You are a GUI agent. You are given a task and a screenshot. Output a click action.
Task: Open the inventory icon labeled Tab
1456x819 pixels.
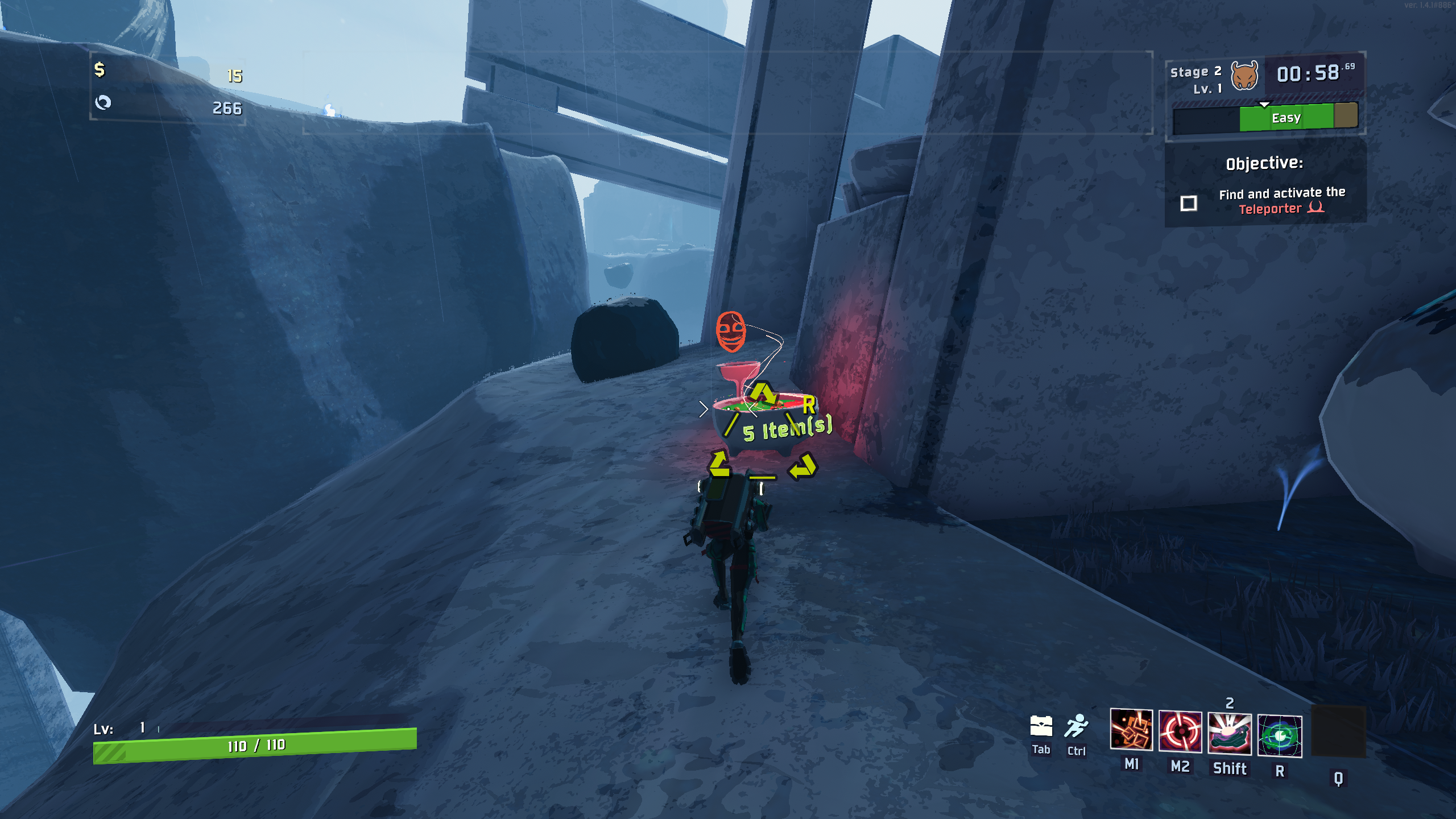pyautogui.click(x=1041, y=726)
